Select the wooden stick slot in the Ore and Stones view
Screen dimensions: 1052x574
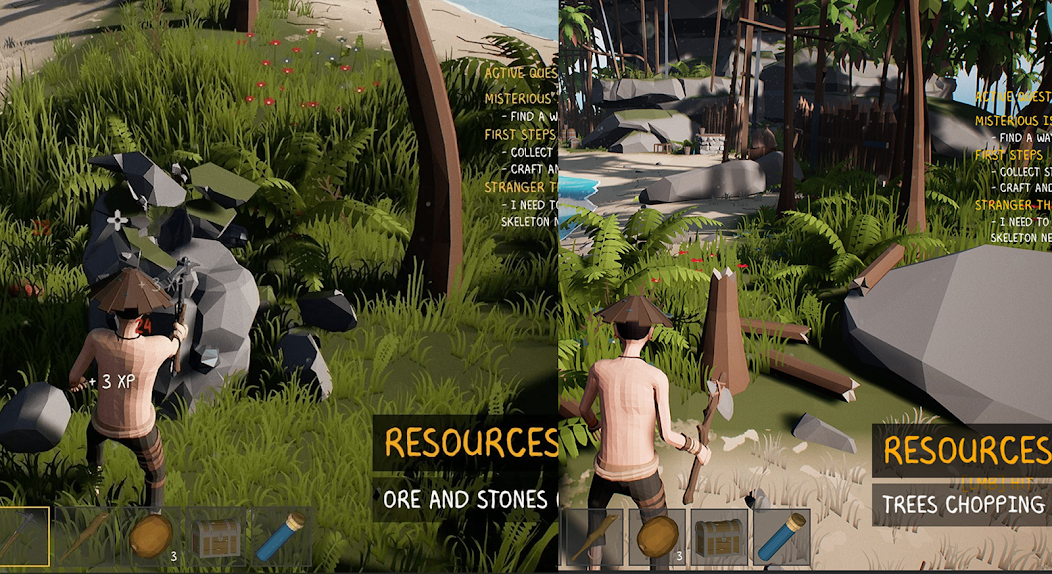(85, 537)
